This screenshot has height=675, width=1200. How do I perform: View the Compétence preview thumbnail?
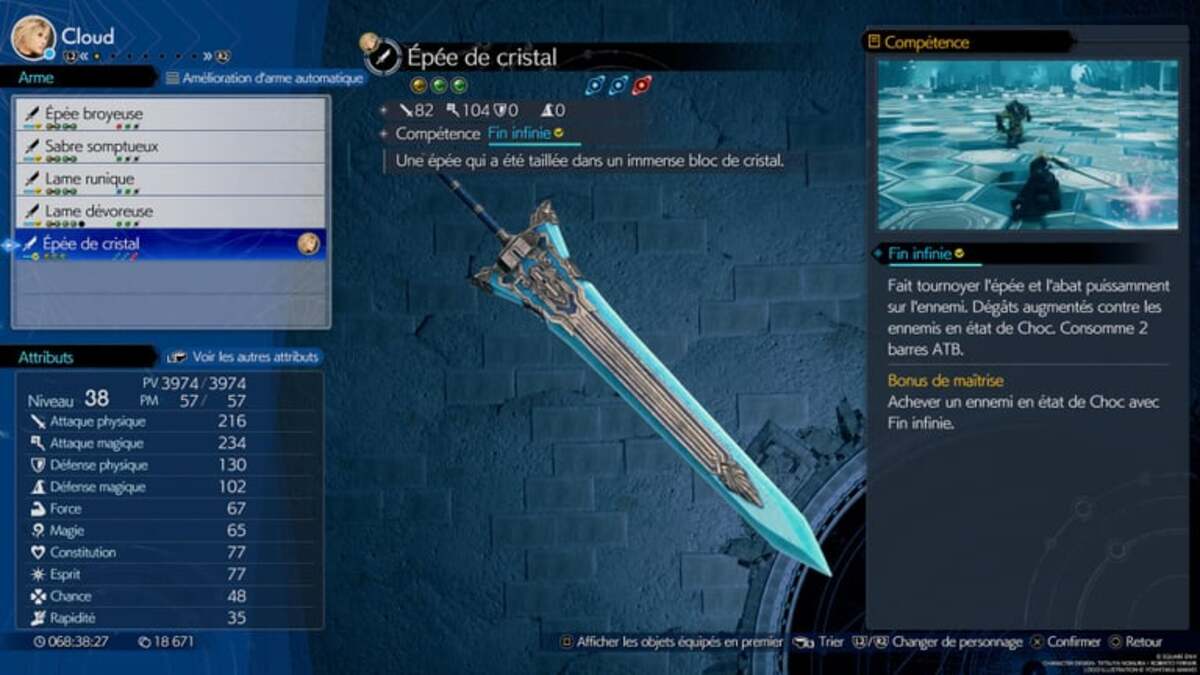tap(1027, 145)
